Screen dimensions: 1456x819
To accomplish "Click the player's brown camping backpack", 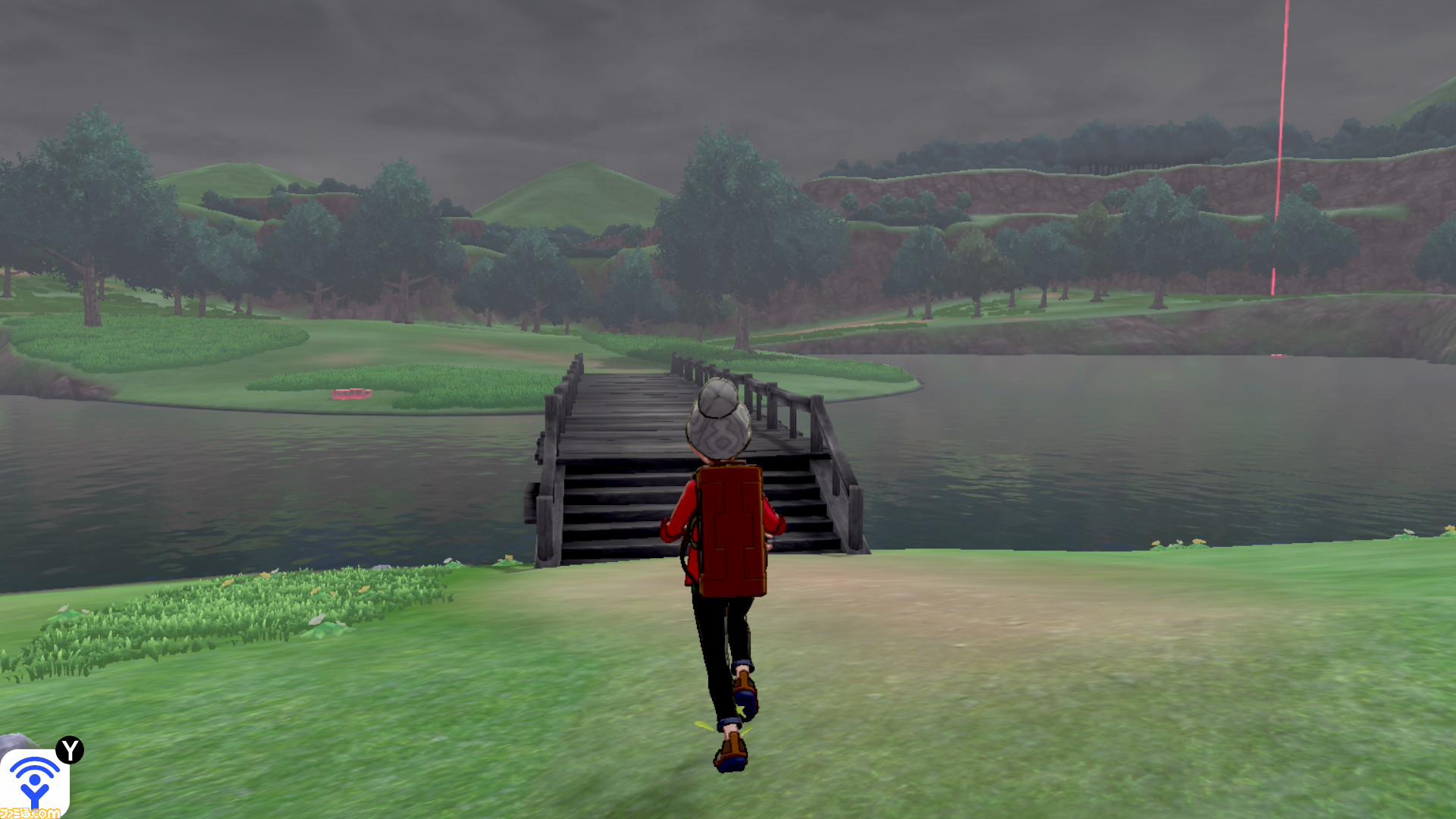I will tap(732, 531).
